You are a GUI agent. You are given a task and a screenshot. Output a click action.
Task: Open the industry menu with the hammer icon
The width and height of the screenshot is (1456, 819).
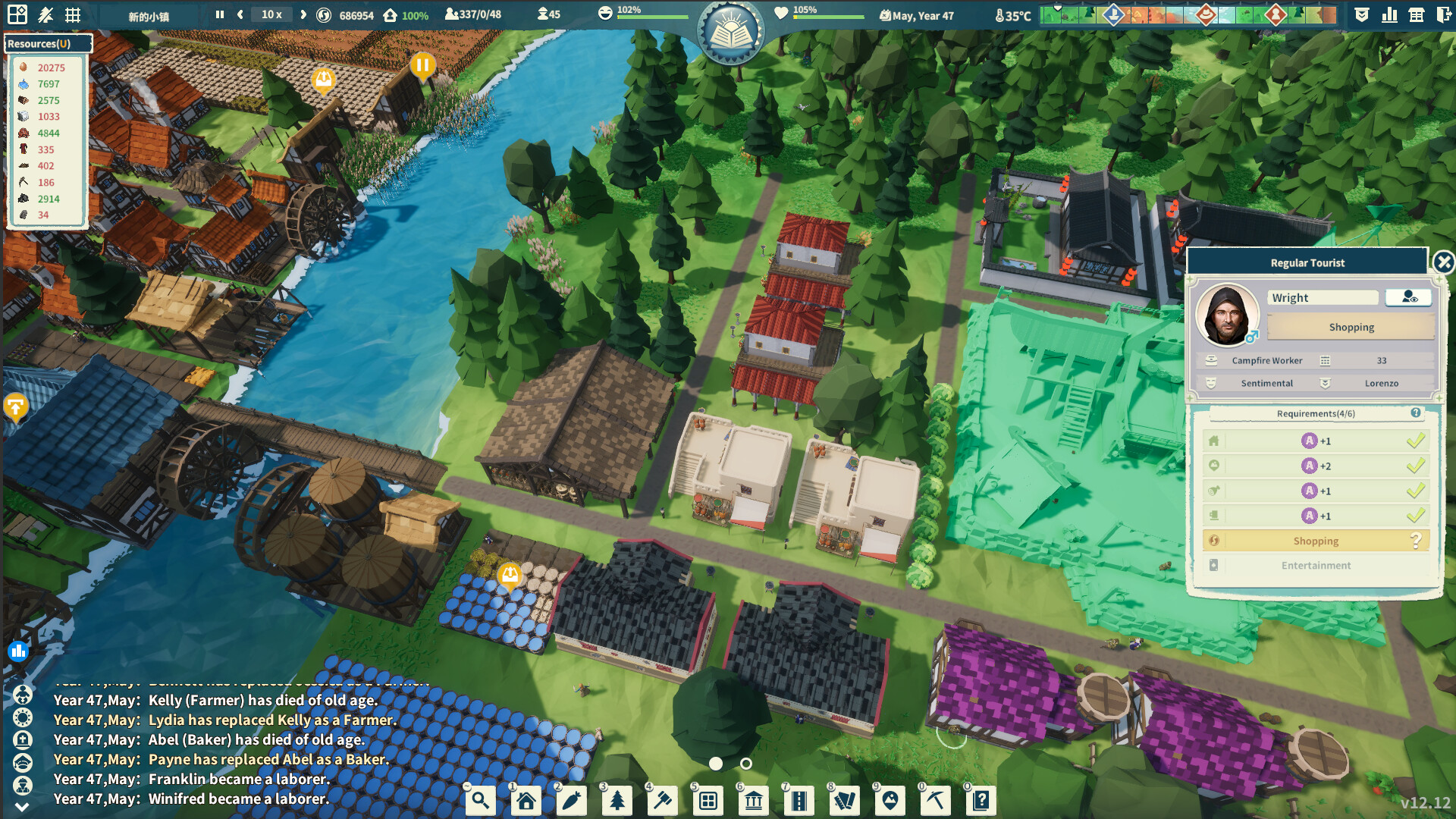[x=662, y=800]
